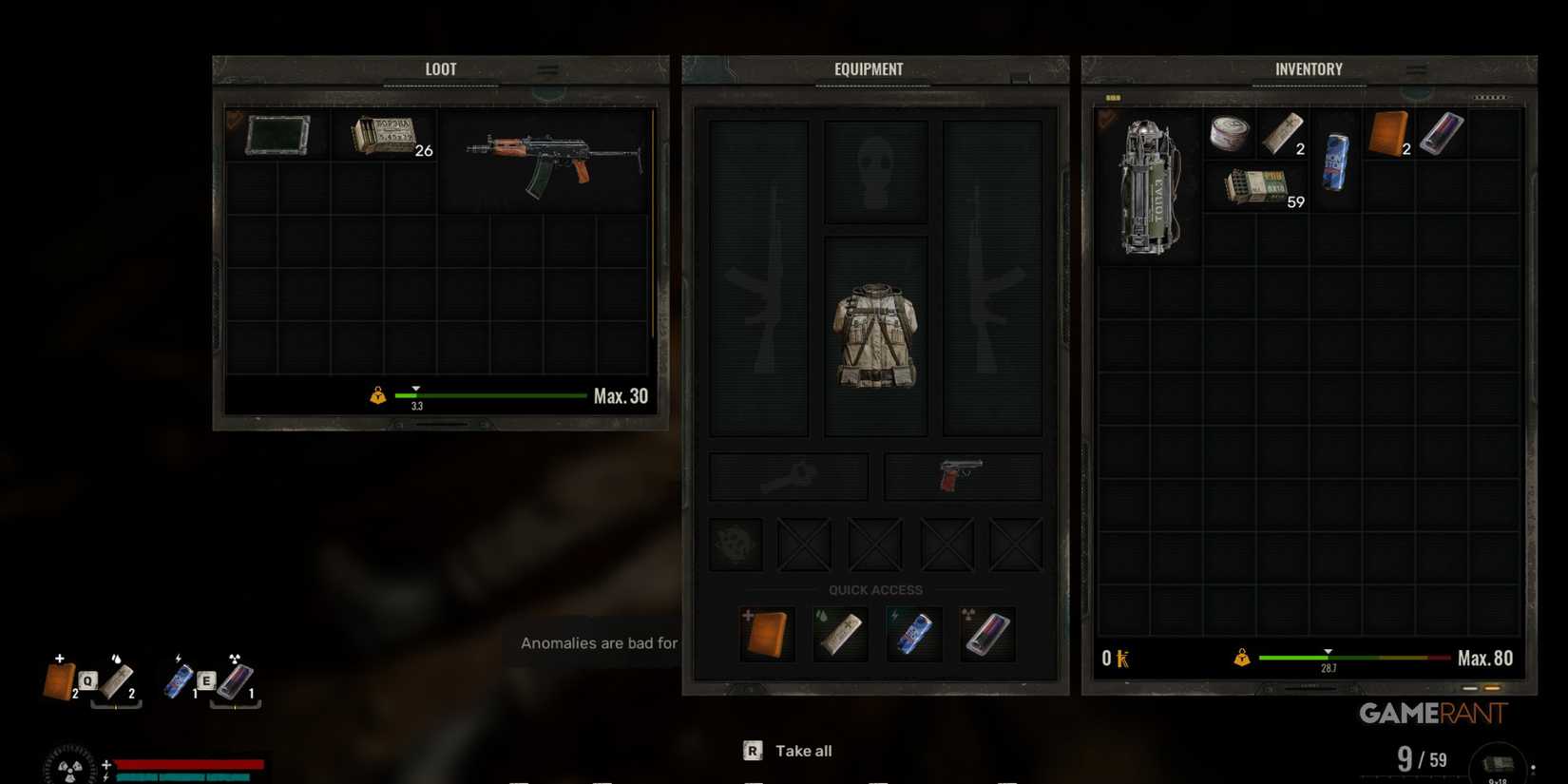
Task: Click the Max. 80 weight label in Inventory
Action: (1485, 657)
